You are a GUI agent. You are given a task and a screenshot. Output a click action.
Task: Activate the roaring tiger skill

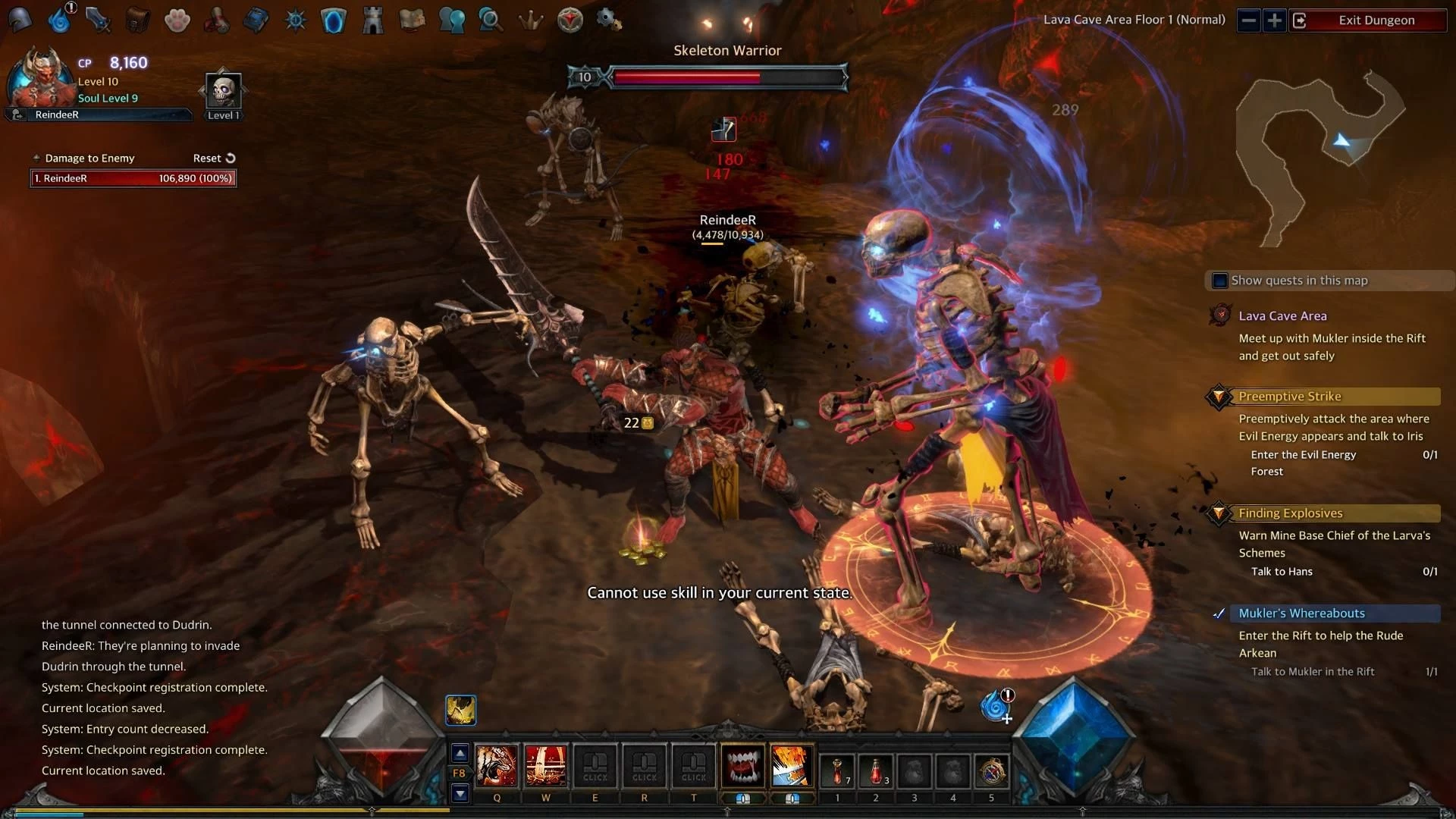click(497, 766)
